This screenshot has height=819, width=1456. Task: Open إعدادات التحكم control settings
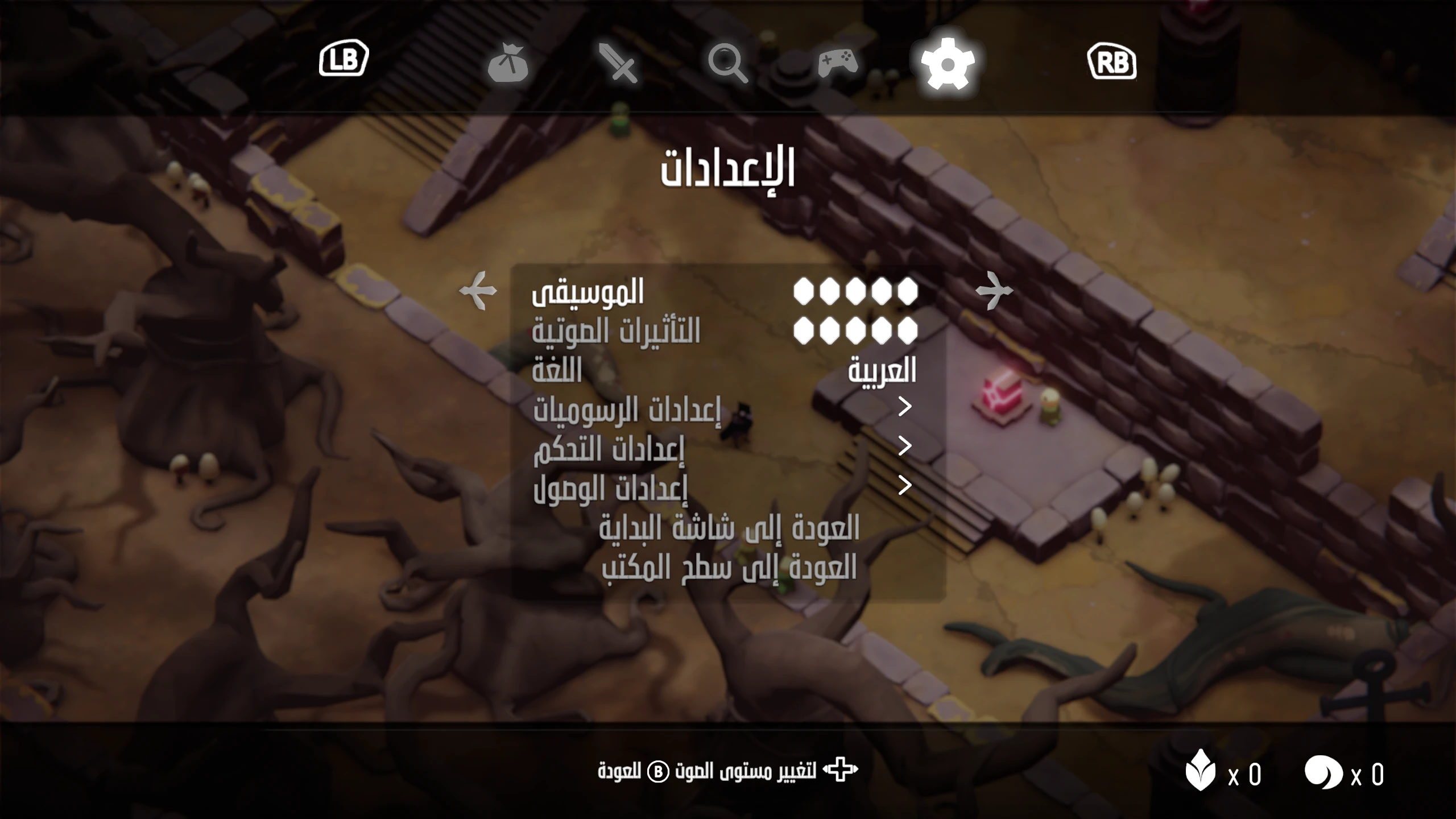(x=609, y=449)
